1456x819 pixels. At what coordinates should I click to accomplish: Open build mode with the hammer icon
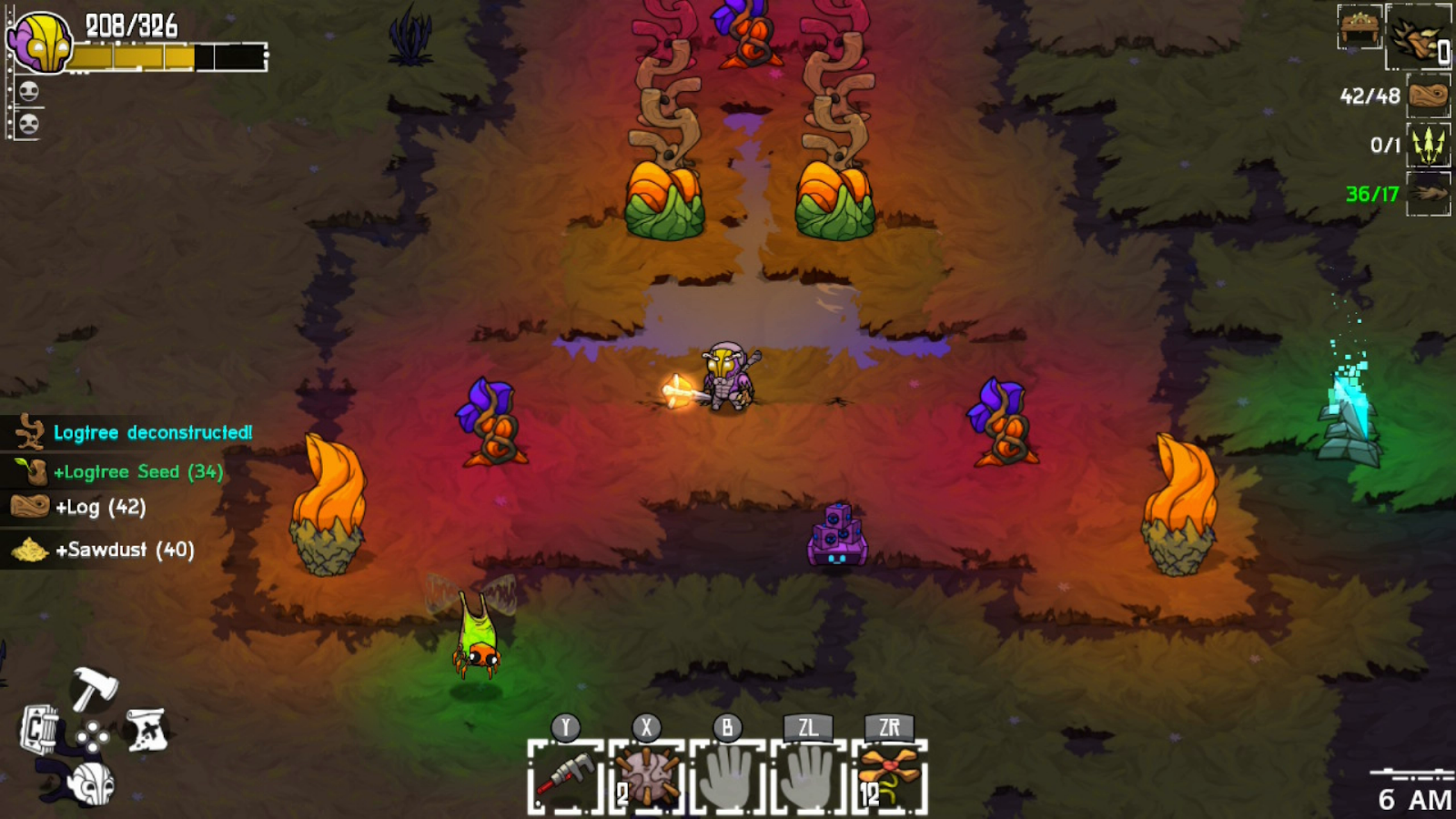[93, 689]
